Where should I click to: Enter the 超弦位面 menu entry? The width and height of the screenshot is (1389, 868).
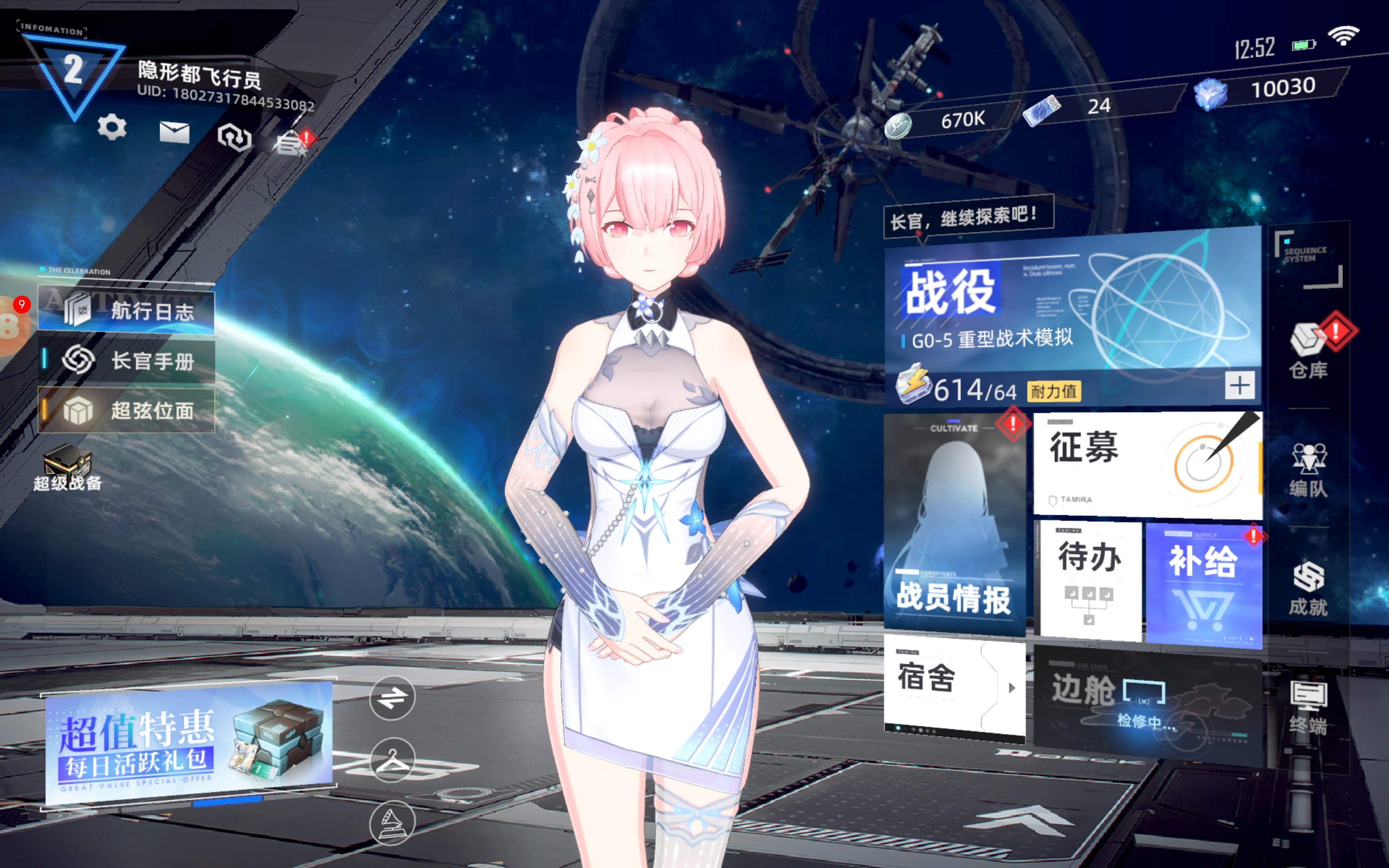[127, 411]
